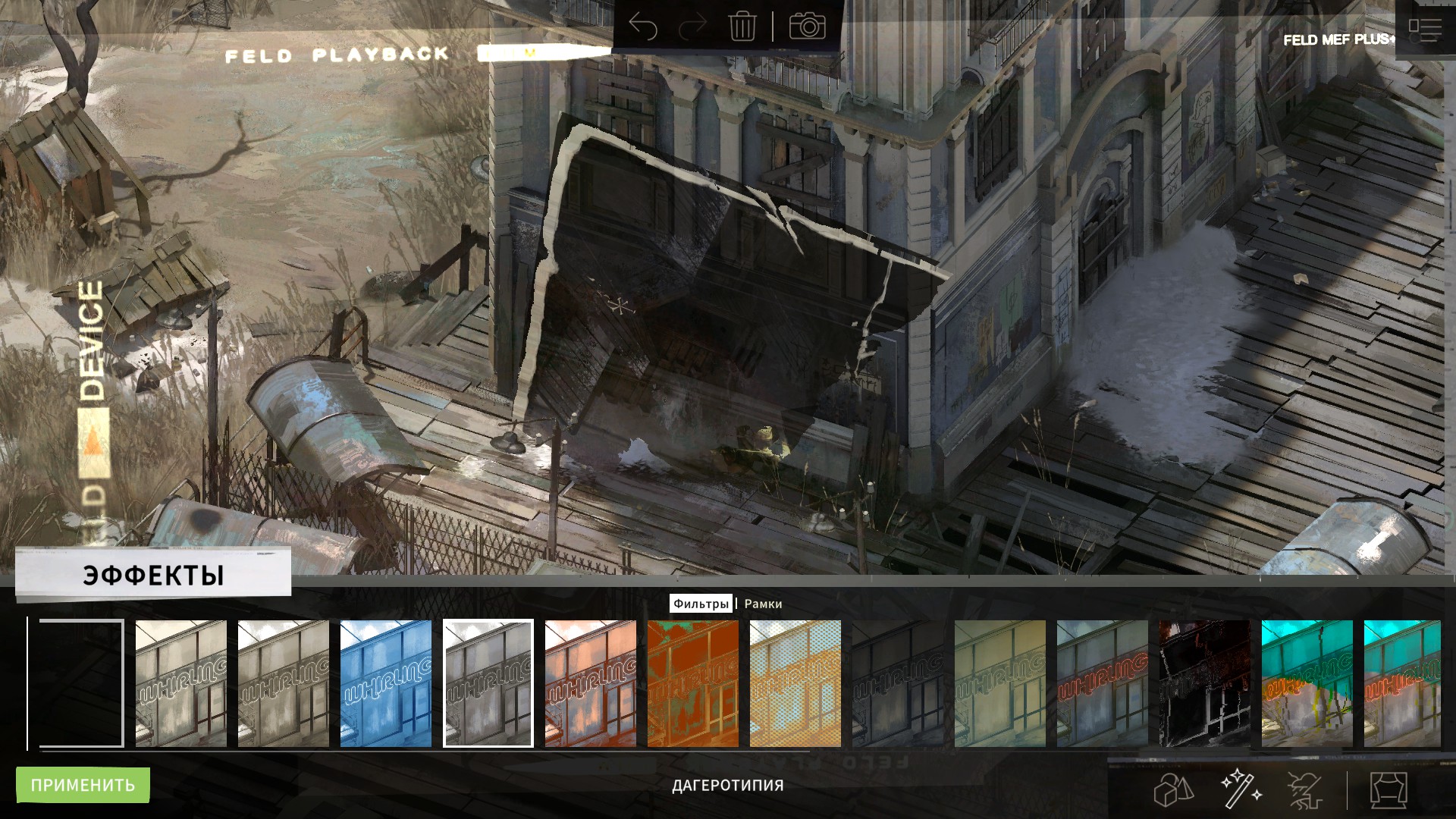
Task: Pick the peach-pink filter thumbnail
Action: point(591,683)
